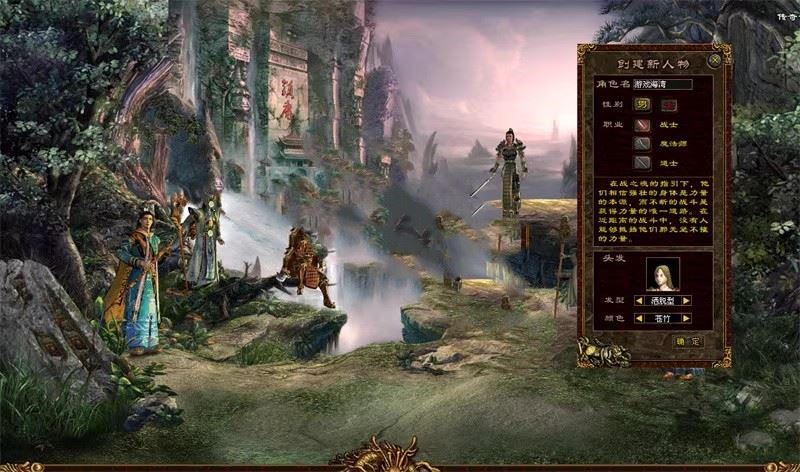Close the create new character panel
This screenshot has height=472, width=800.
(714, 60)
